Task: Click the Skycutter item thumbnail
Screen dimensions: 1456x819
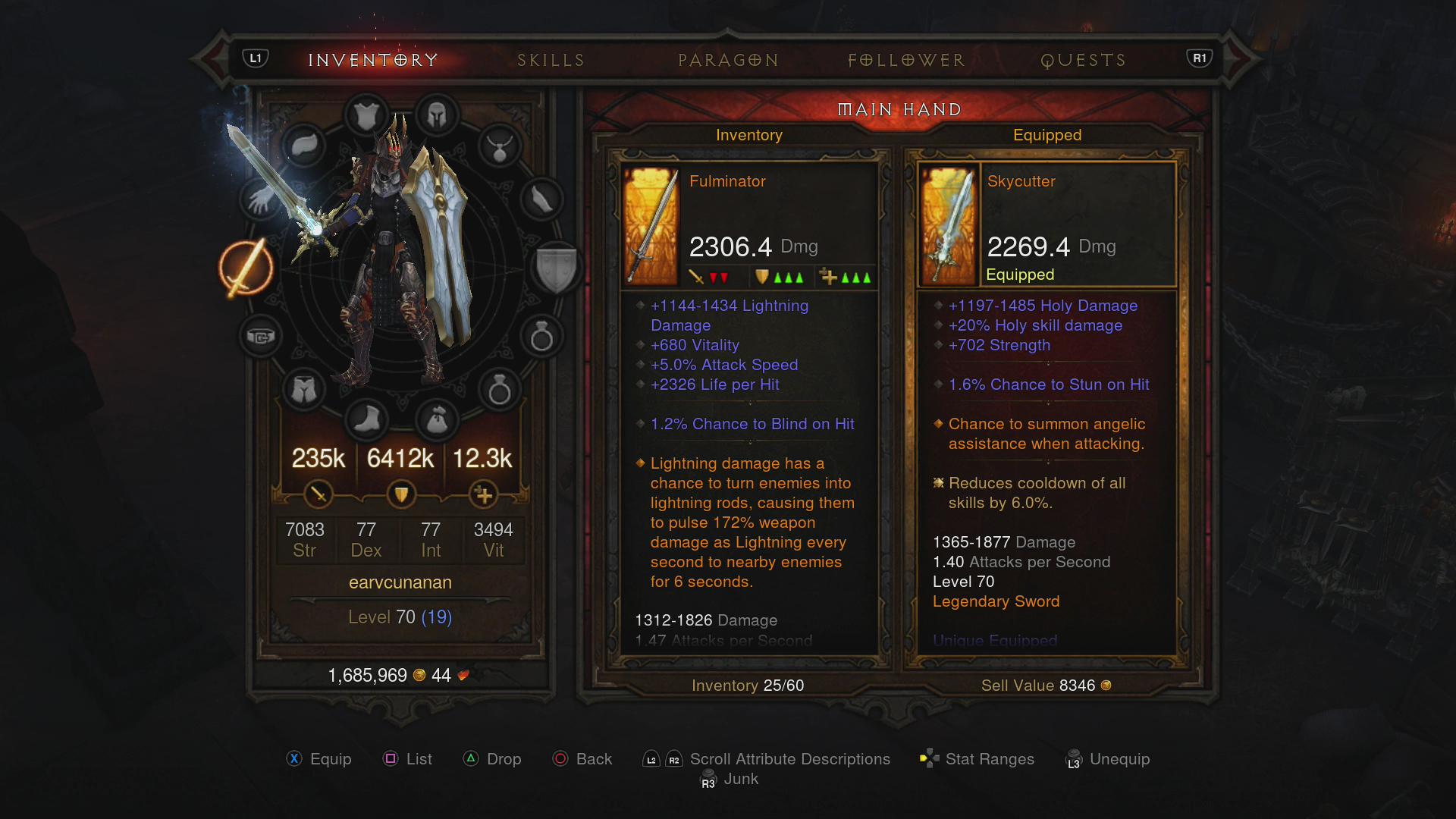Action: tap(949, 224)
